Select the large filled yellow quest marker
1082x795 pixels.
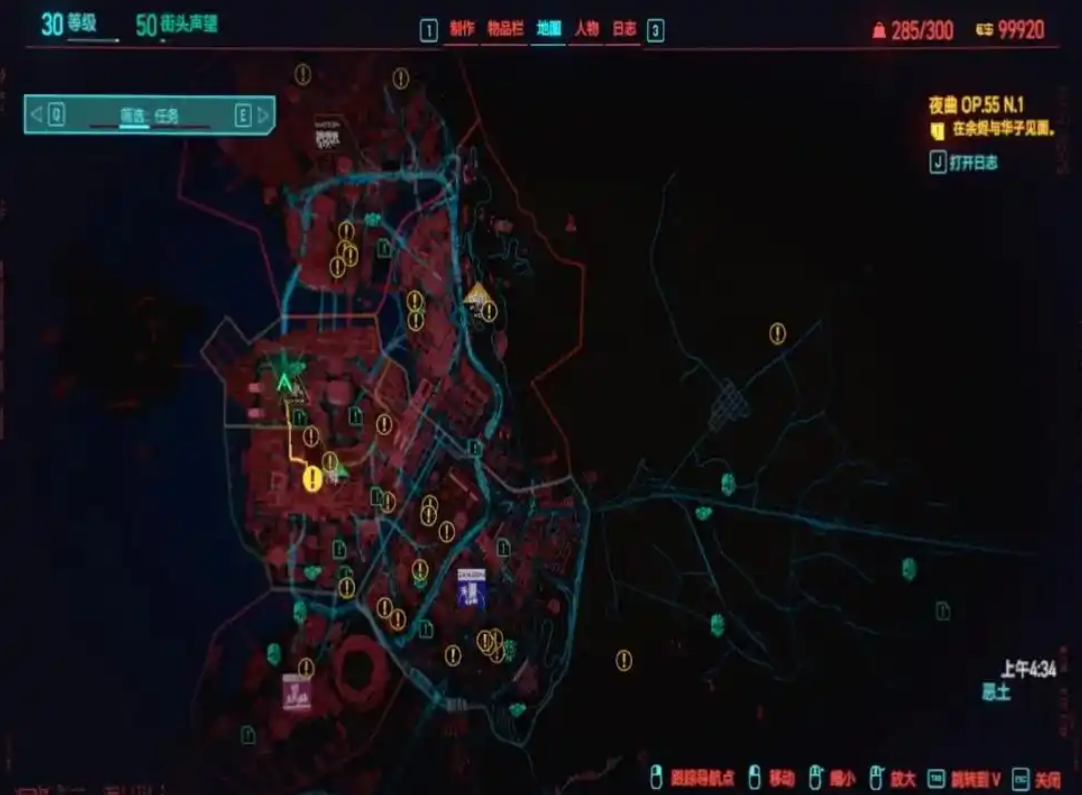312,479
